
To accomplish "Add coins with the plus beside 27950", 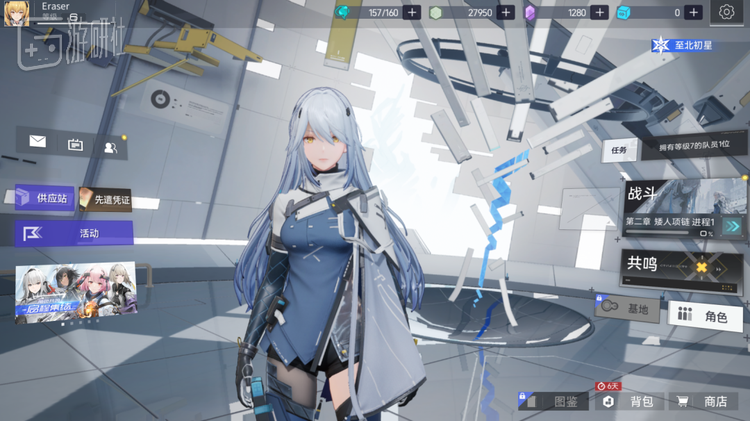I will tap(506, 13).
